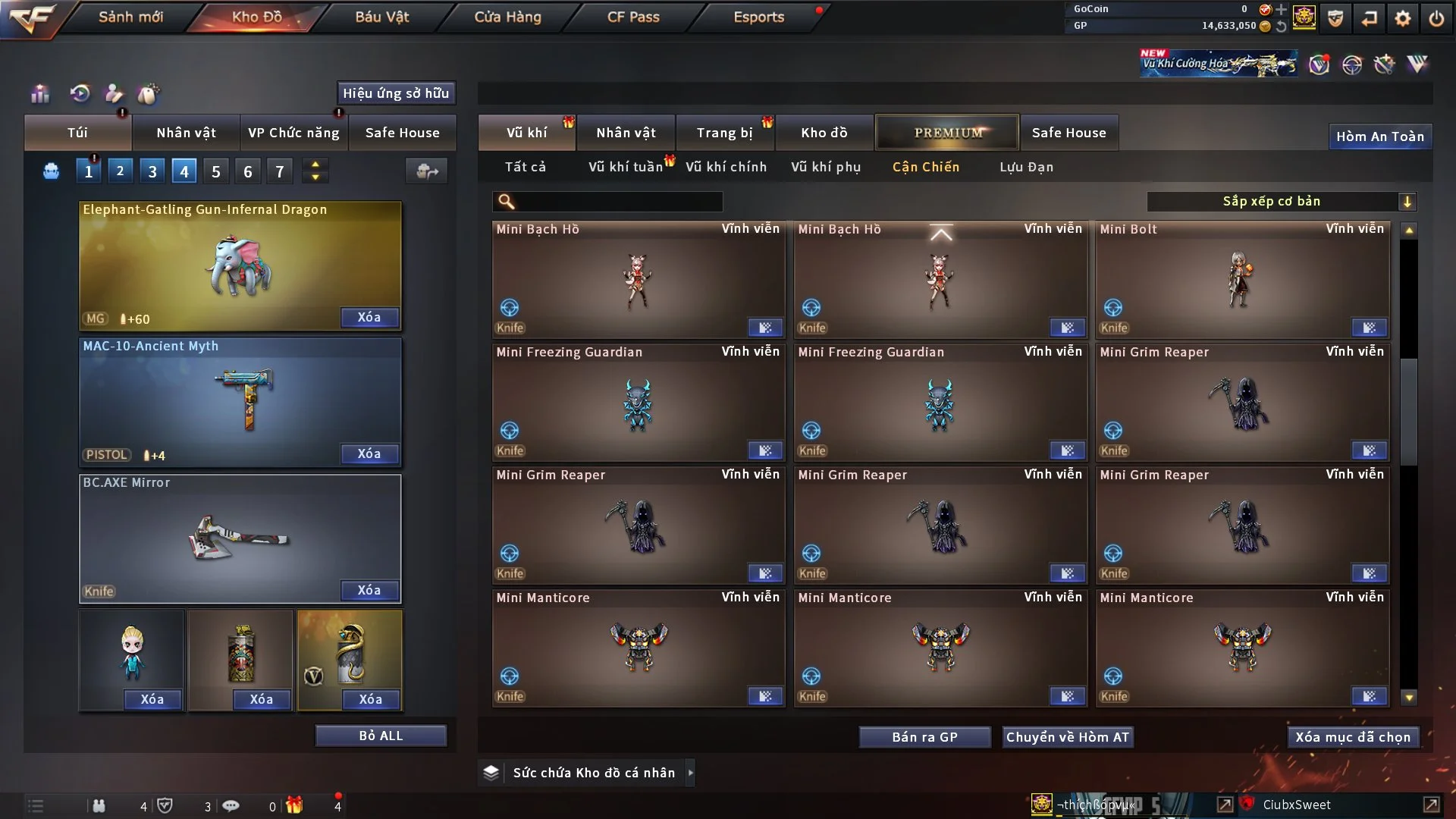Switch to the Vũ khí chính filter
The height and width of the screenshot is (819, 1456).
tap(726, 167)
